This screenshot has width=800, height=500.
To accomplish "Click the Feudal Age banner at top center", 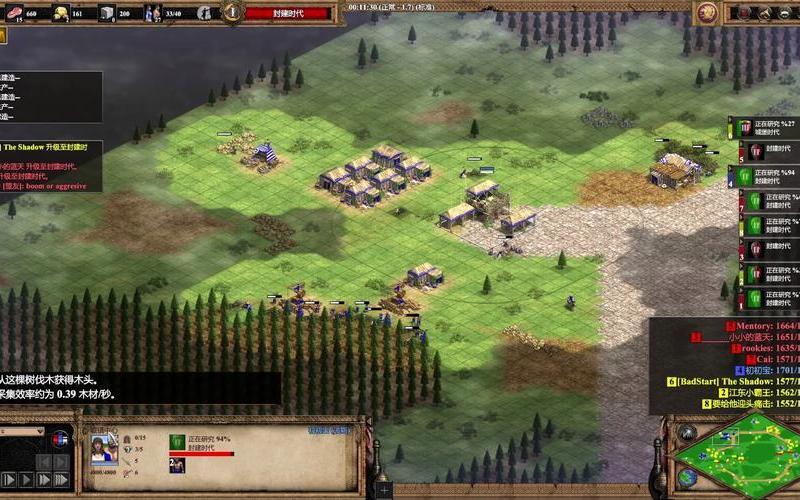I will 301,13.
